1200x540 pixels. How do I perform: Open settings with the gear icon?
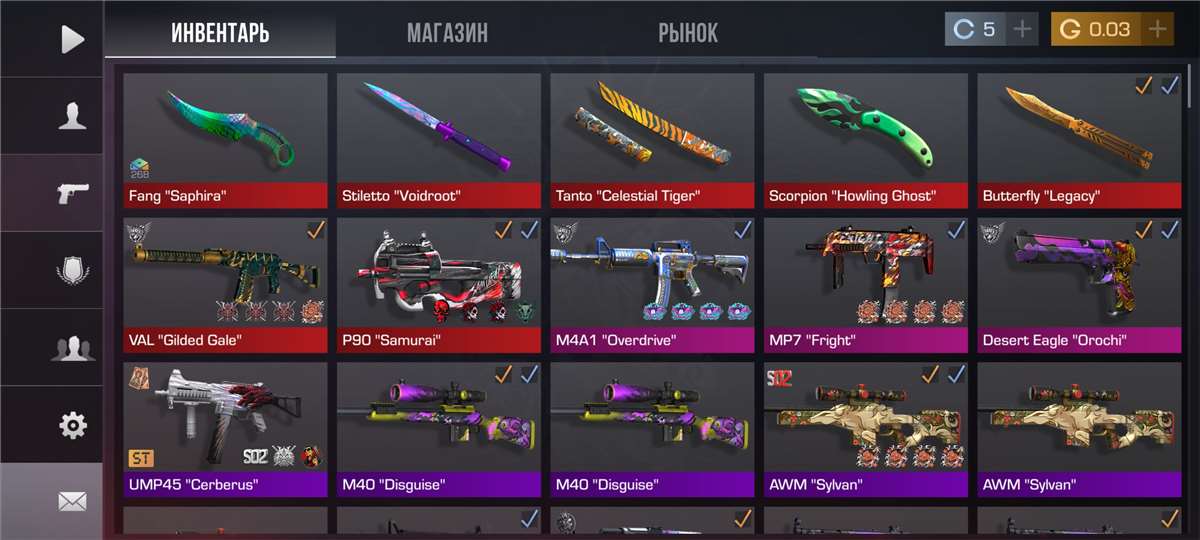72,425
